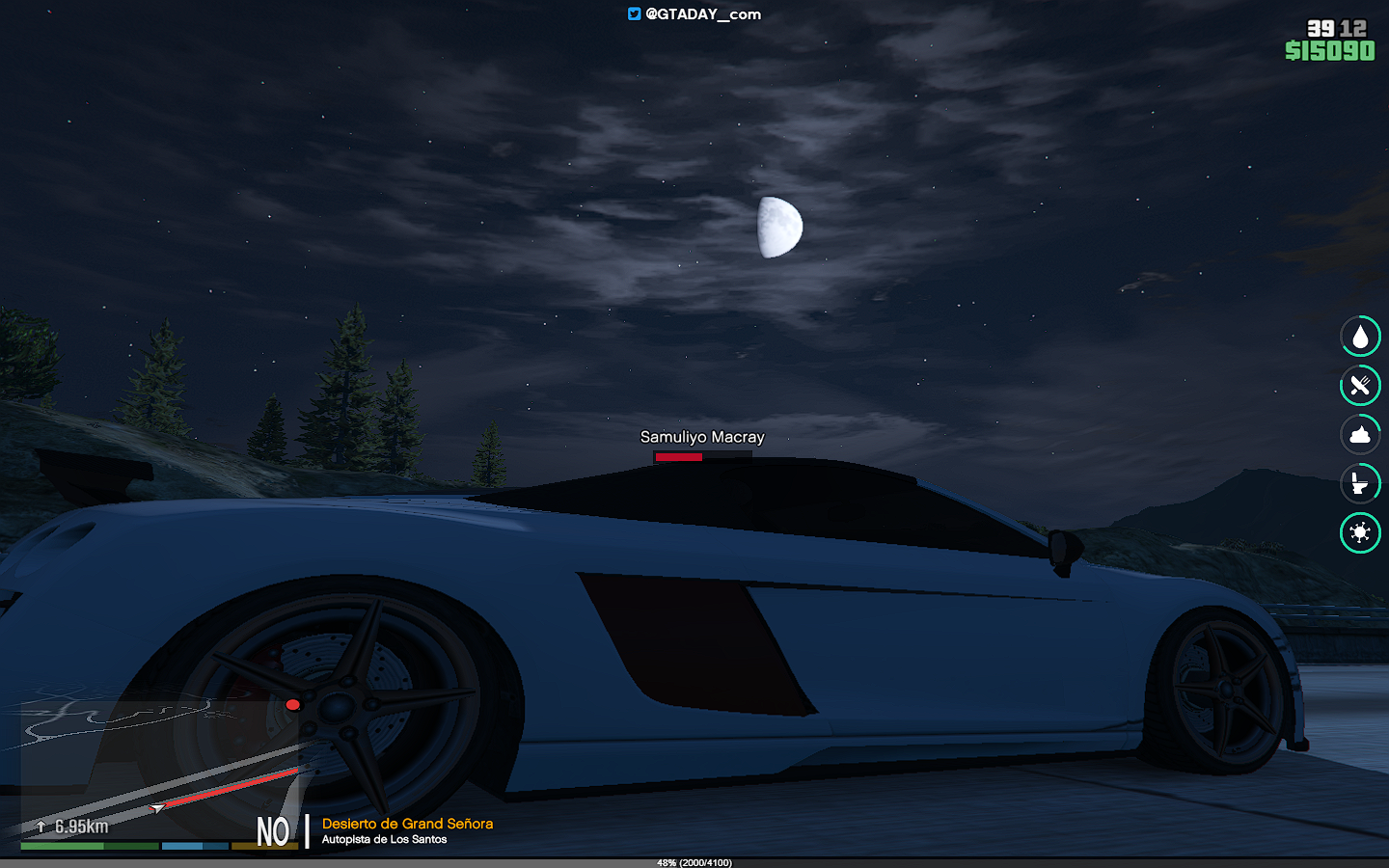
Task: Select the toilet status icon
Action: click(x=1360, y=483)
